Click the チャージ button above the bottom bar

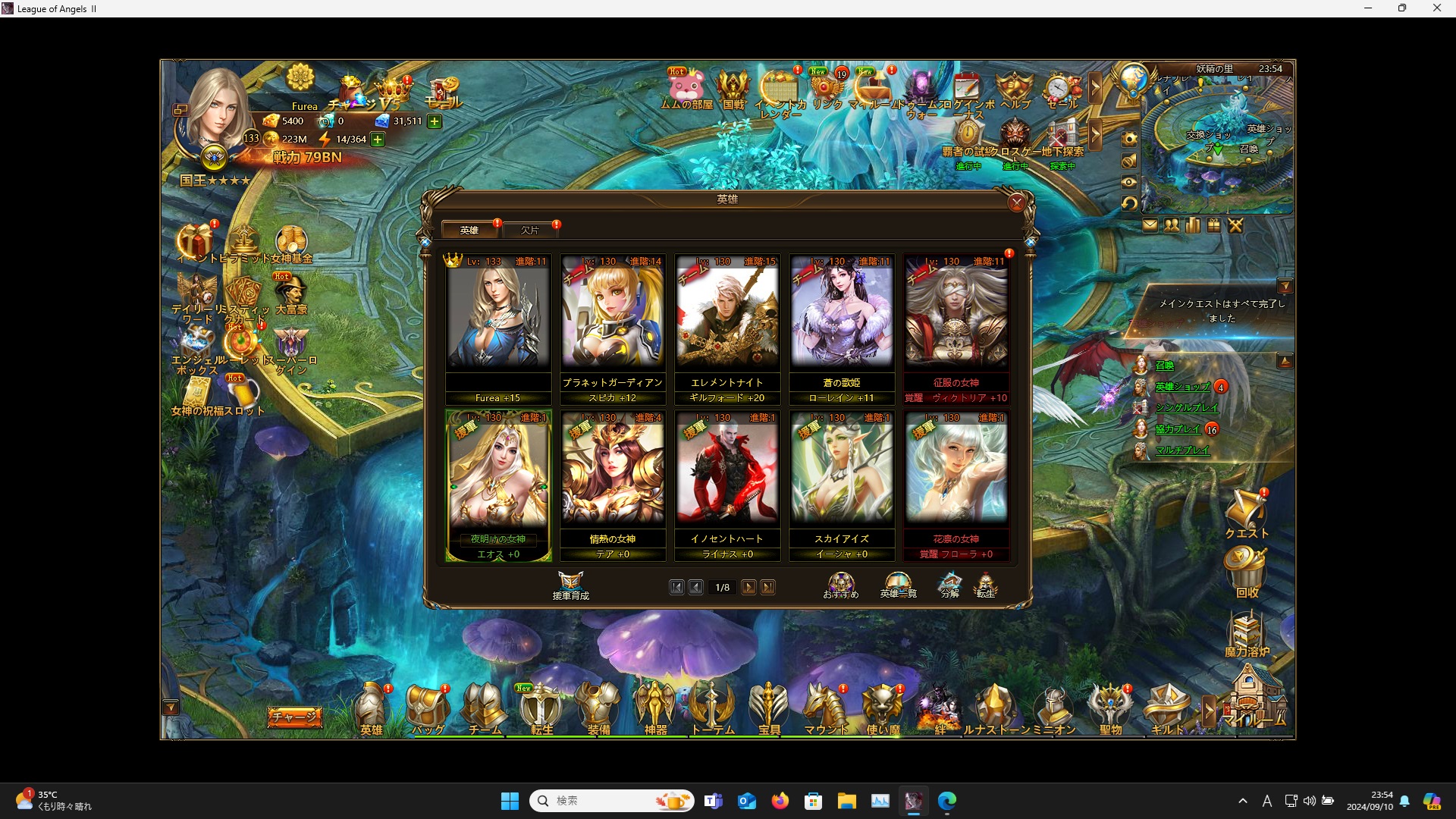click(294, 717)
